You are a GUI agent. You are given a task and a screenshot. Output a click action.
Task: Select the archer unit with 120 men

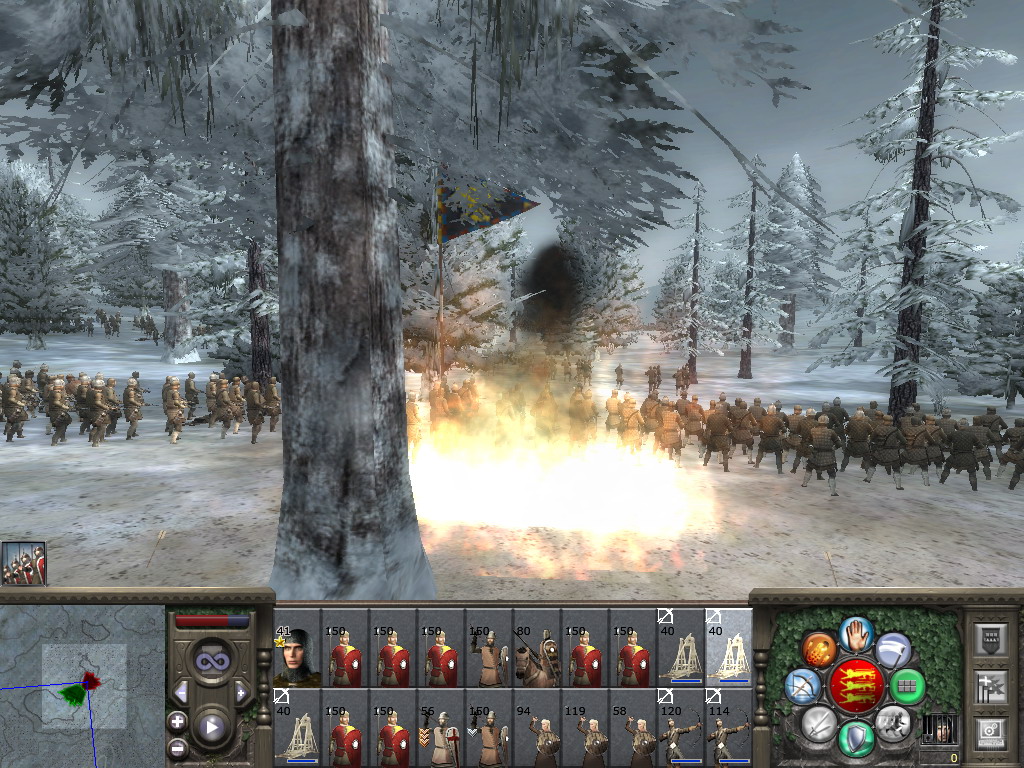[680, 728]
